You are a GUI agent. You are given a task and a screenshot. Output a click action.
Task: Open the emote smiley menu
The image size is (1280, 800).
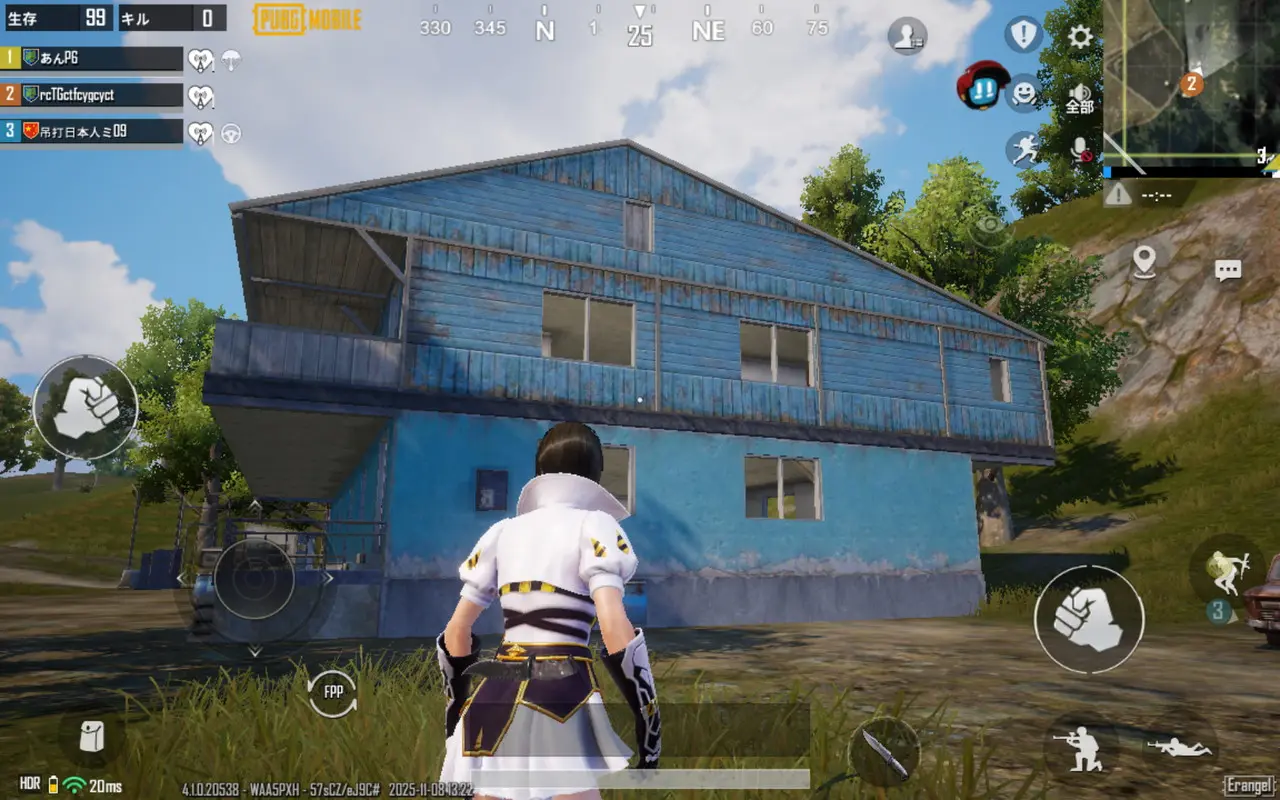1024,93
